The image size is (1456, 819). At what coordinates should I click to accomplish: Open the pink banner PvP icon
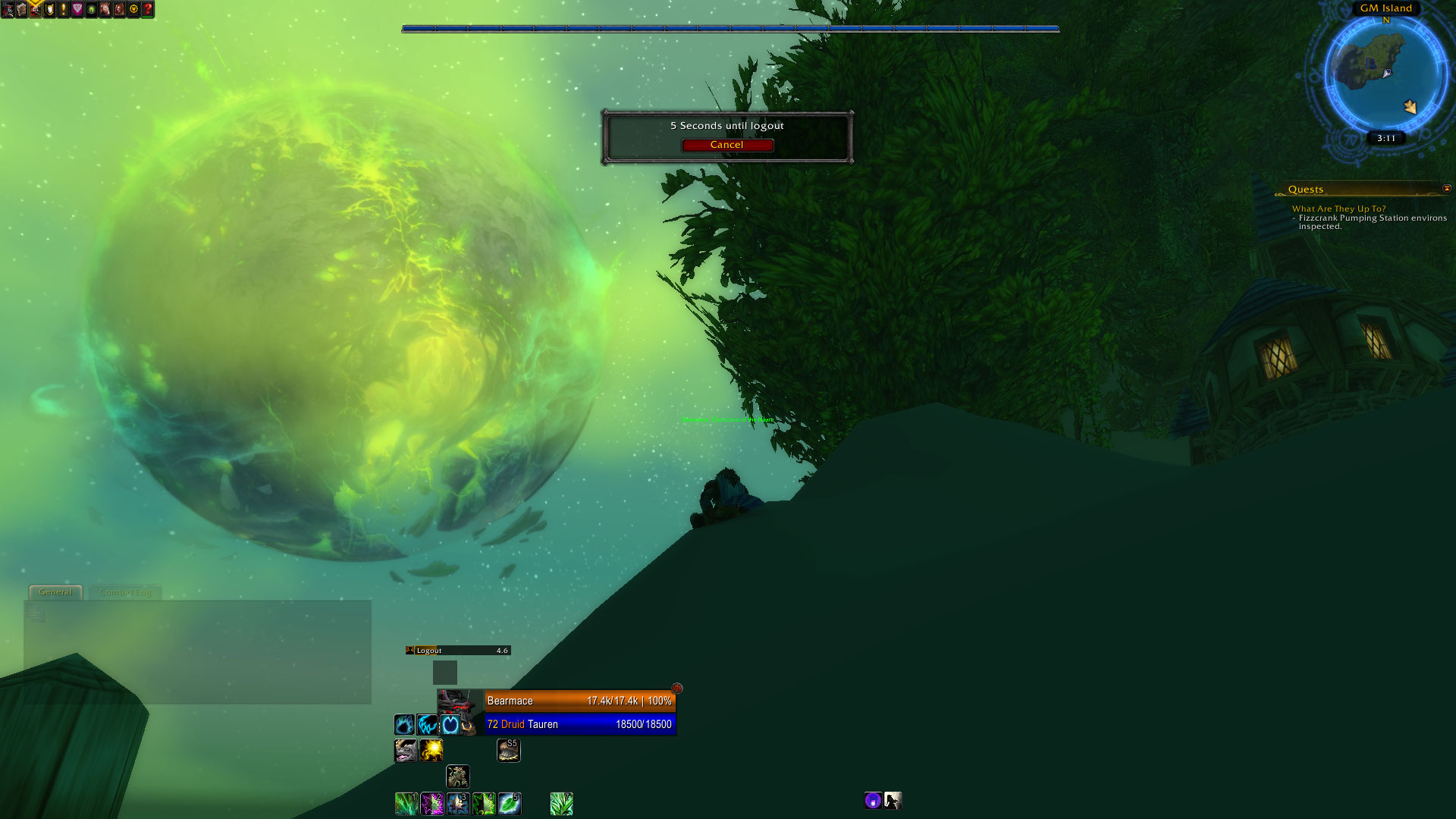pos(77,10)
